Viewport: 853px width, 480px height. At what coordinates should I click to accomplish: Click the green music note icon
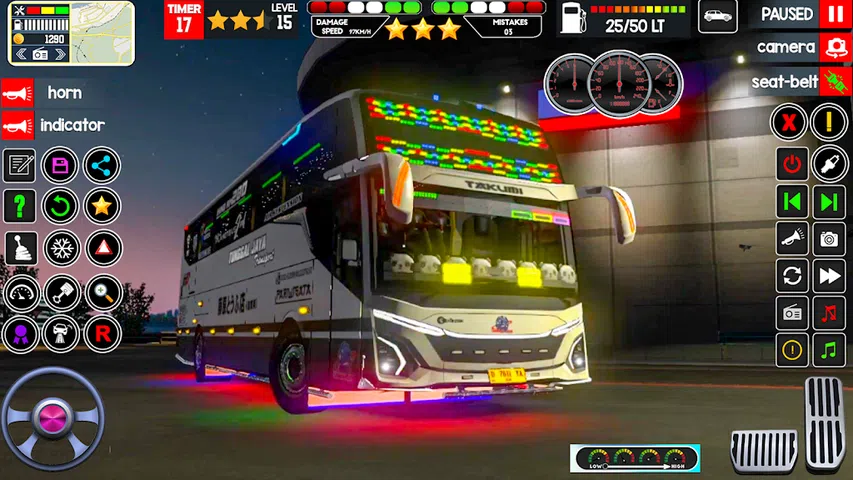click(828, 350)
